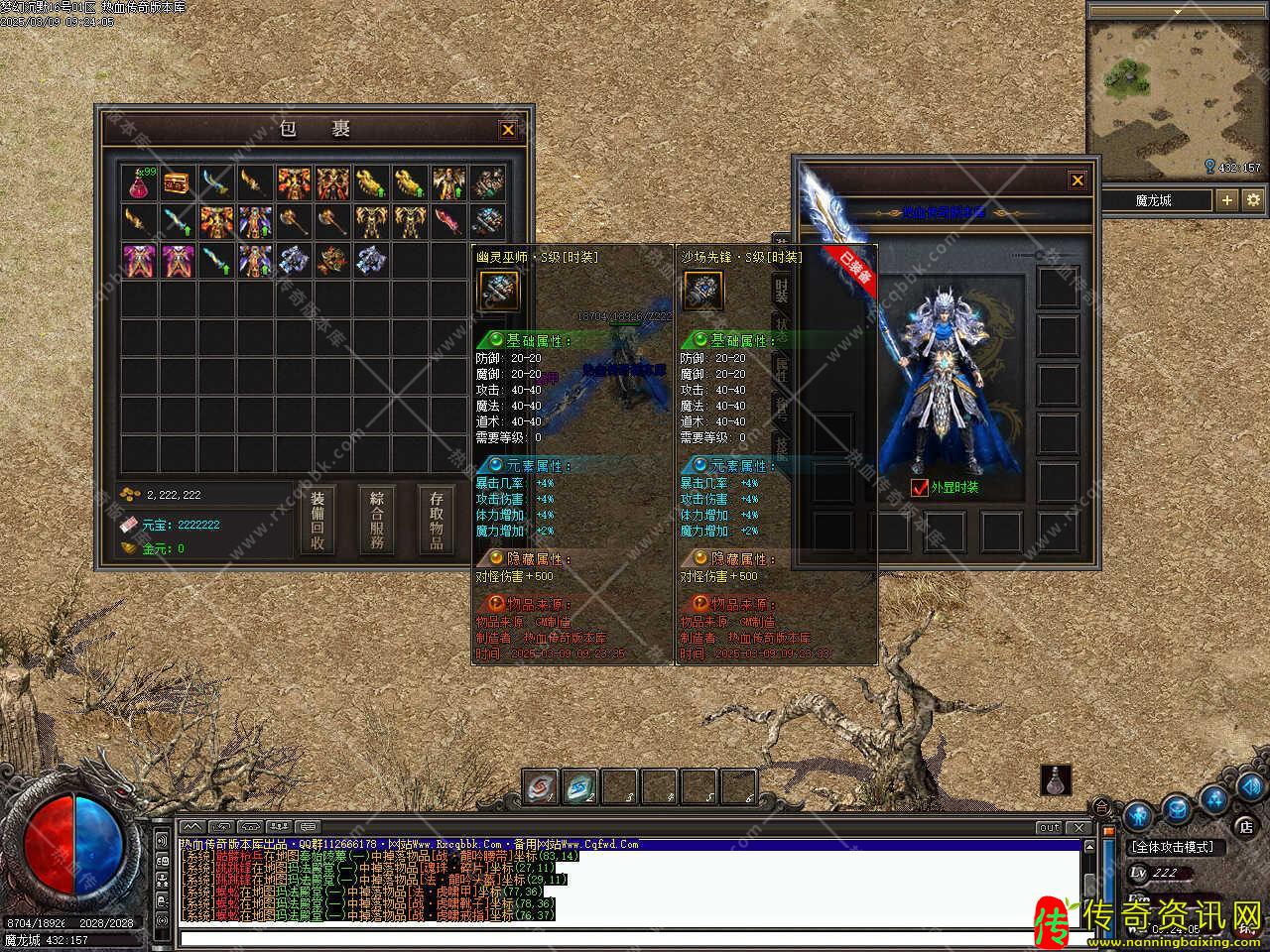Open the 店 shop button
The image size is (1270, 952).
tap(1246, 825)
